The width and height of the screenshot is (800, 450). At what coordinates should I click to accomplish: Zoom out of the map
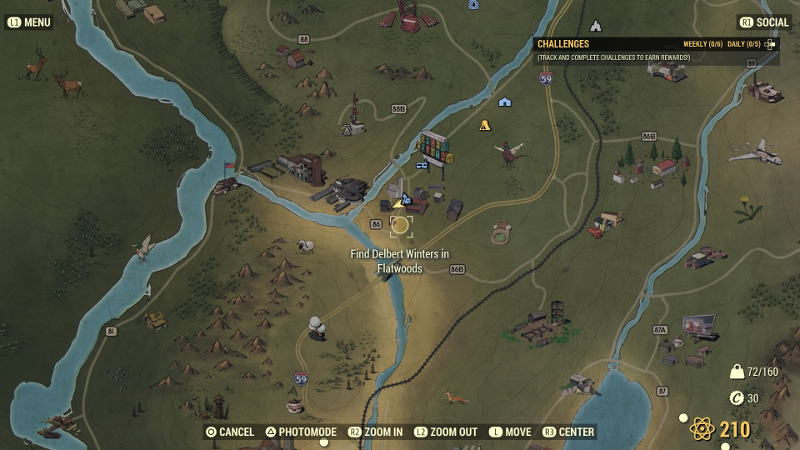(x=446, y=432)
